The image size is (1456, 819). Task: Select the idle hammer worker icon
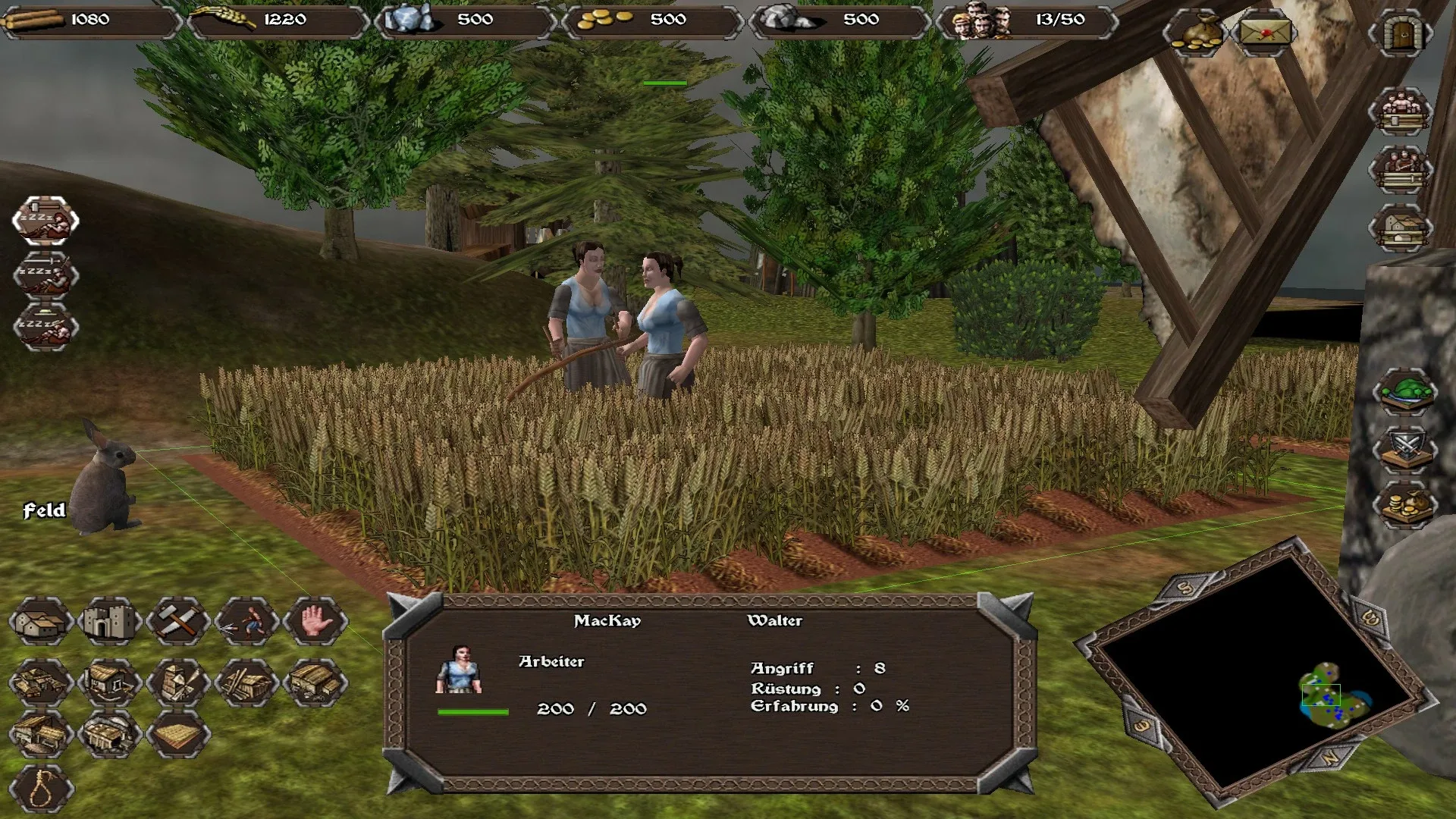coord(45,220)
